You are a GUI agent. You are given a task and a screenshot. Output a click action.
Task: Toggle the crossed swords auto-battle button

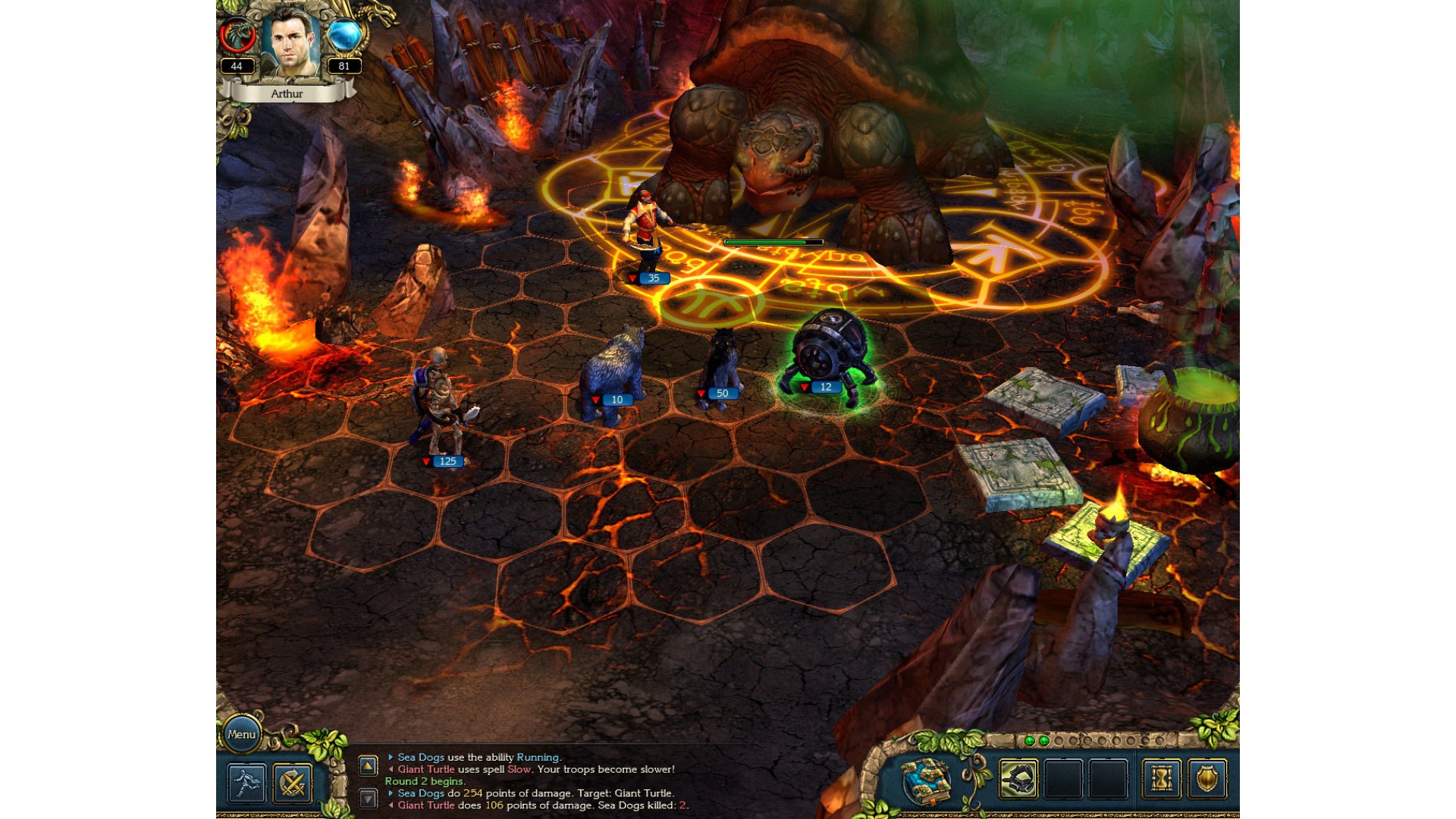tap(293, 783)
